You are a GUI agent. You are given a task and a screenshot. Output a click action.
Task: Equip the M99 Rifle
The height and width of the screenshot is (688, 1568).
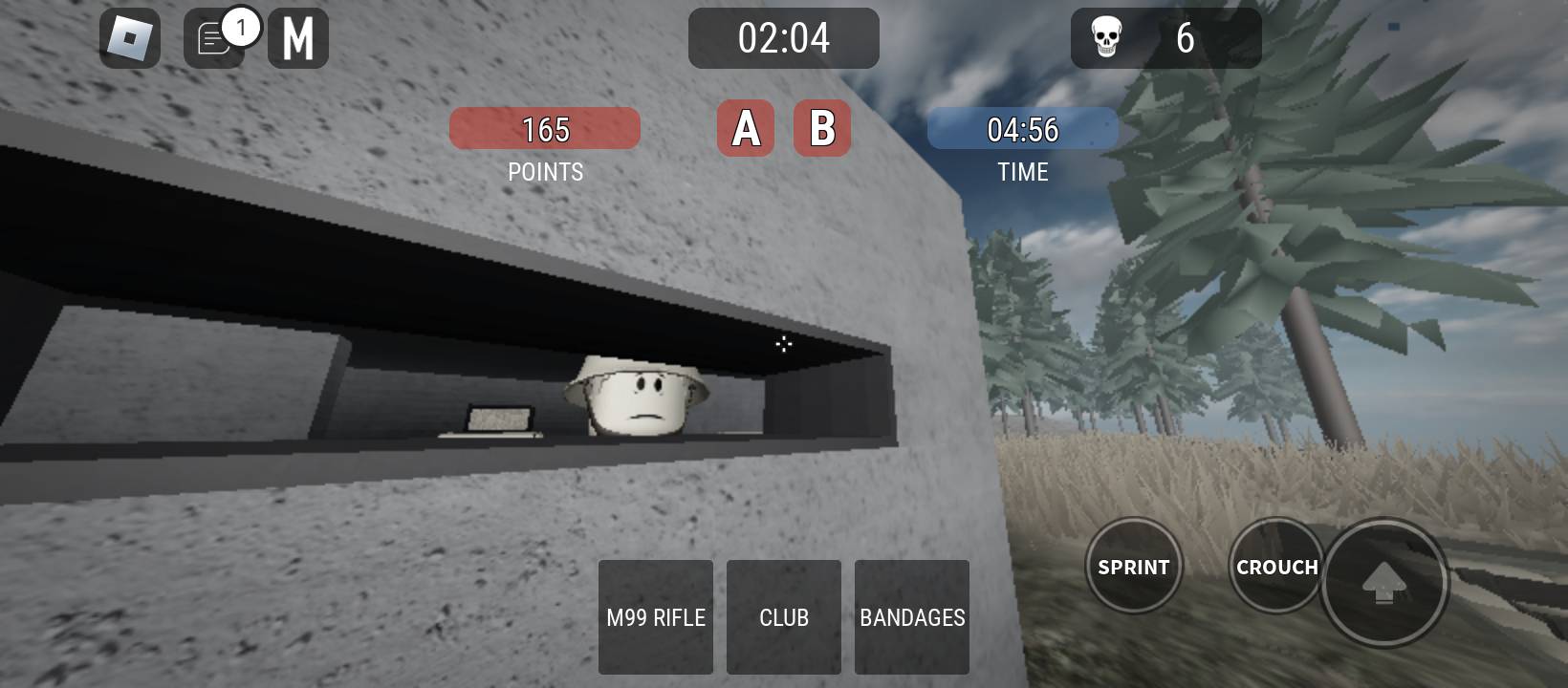point(656,617)
